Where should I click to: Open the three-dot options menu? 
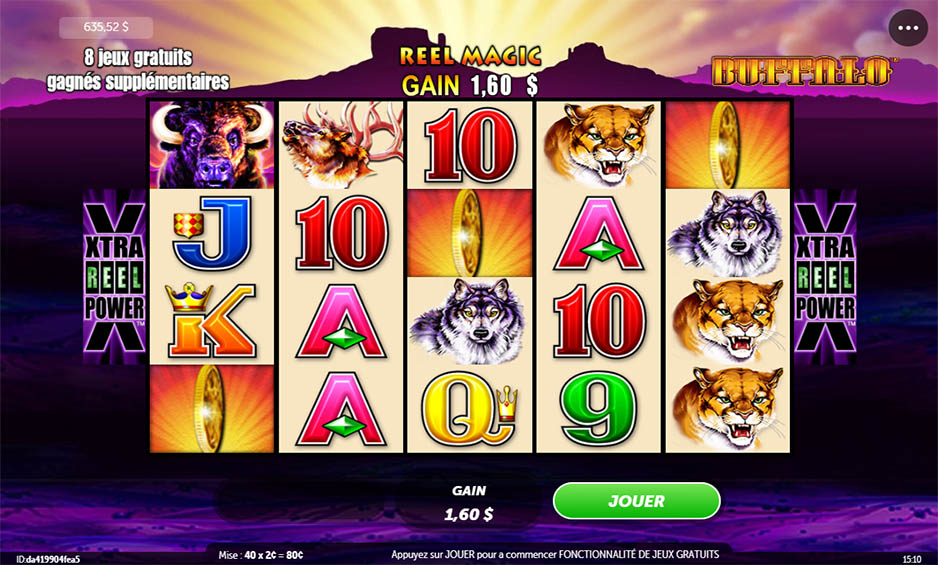pos(908,28)
